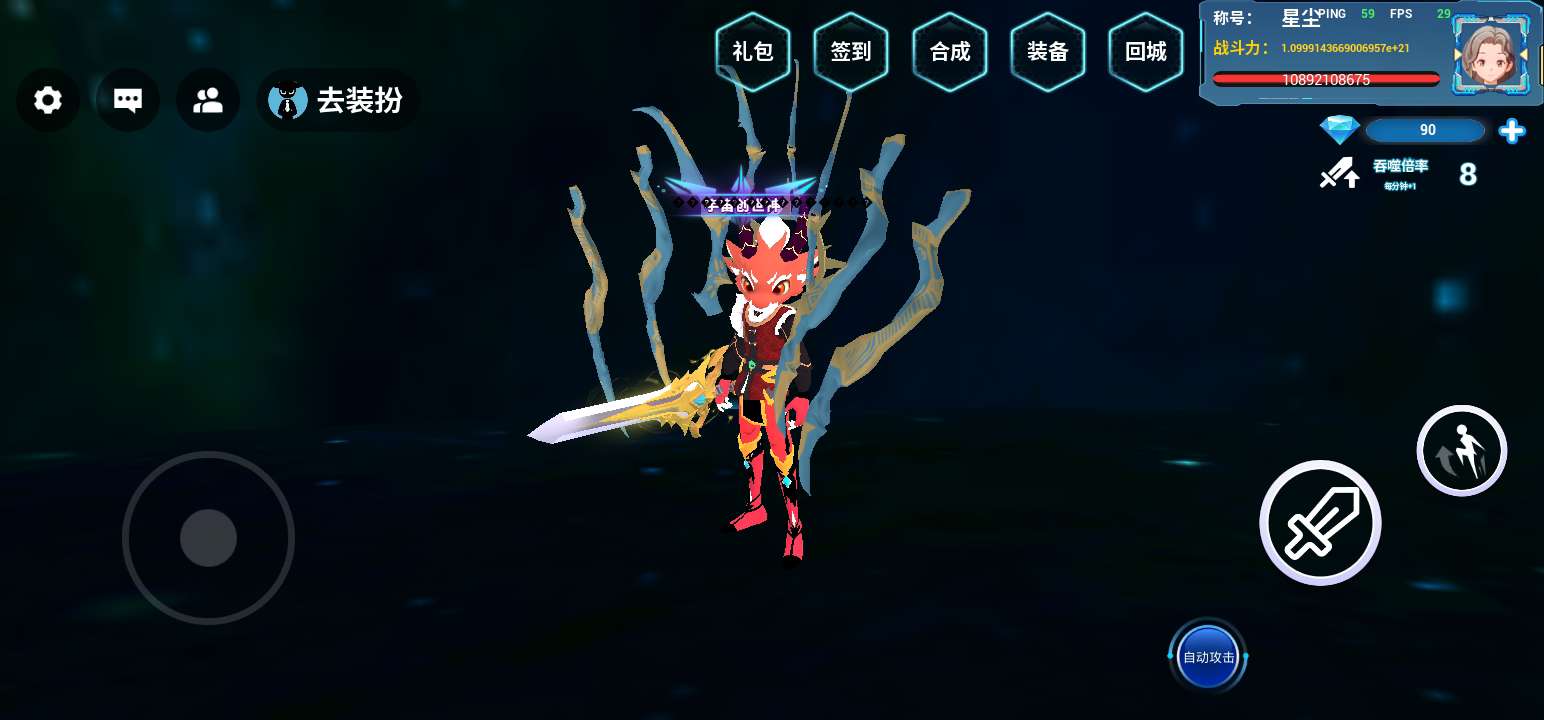Select the 吞噬倍率 devour multiplier icon
Viewport: 1544px width, 720px height.
(1340, 174)
